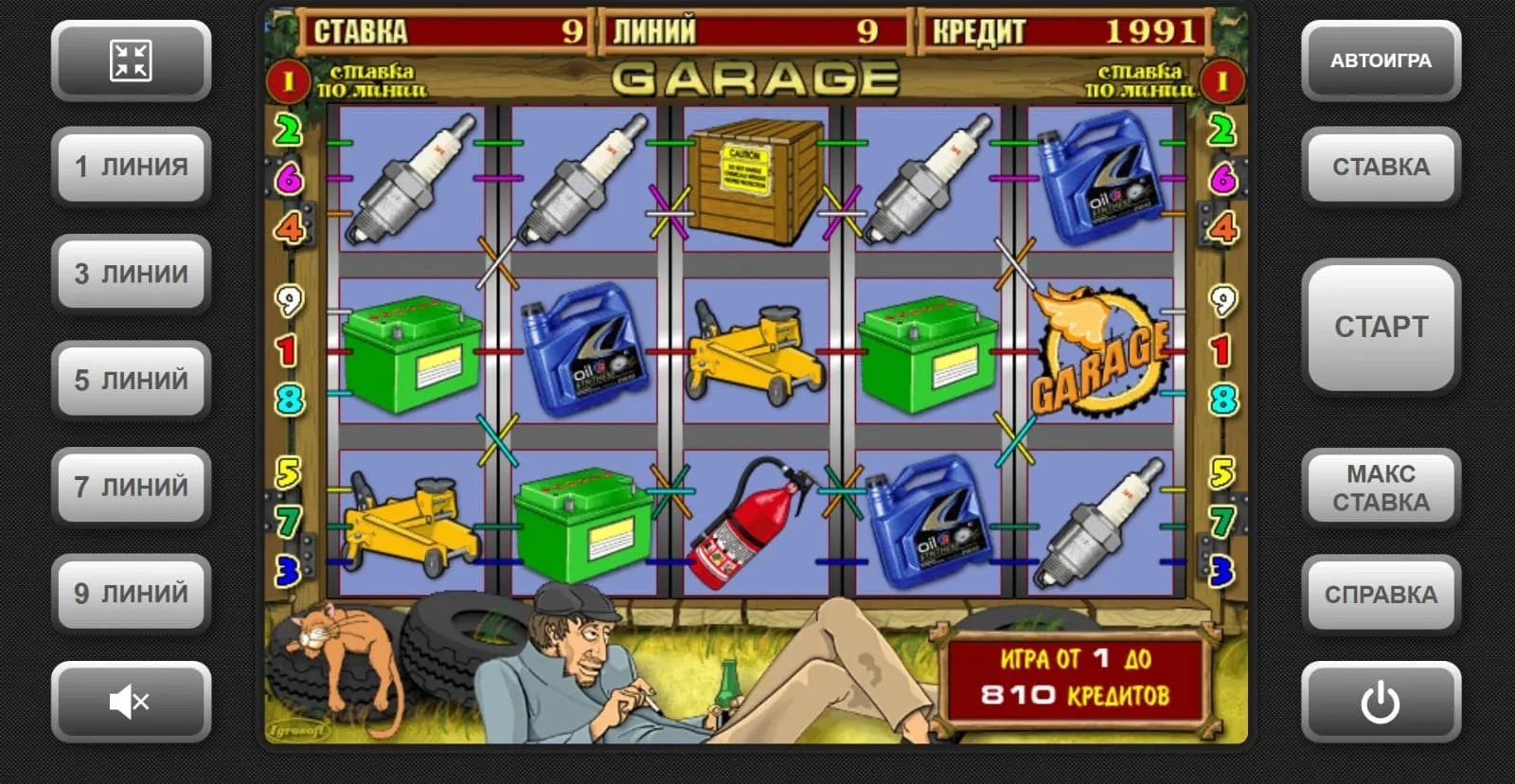This screenshot has height=784, width=1515.
Task: Change the bet with the СТАВКА button
Action: tap(1381, 167)
